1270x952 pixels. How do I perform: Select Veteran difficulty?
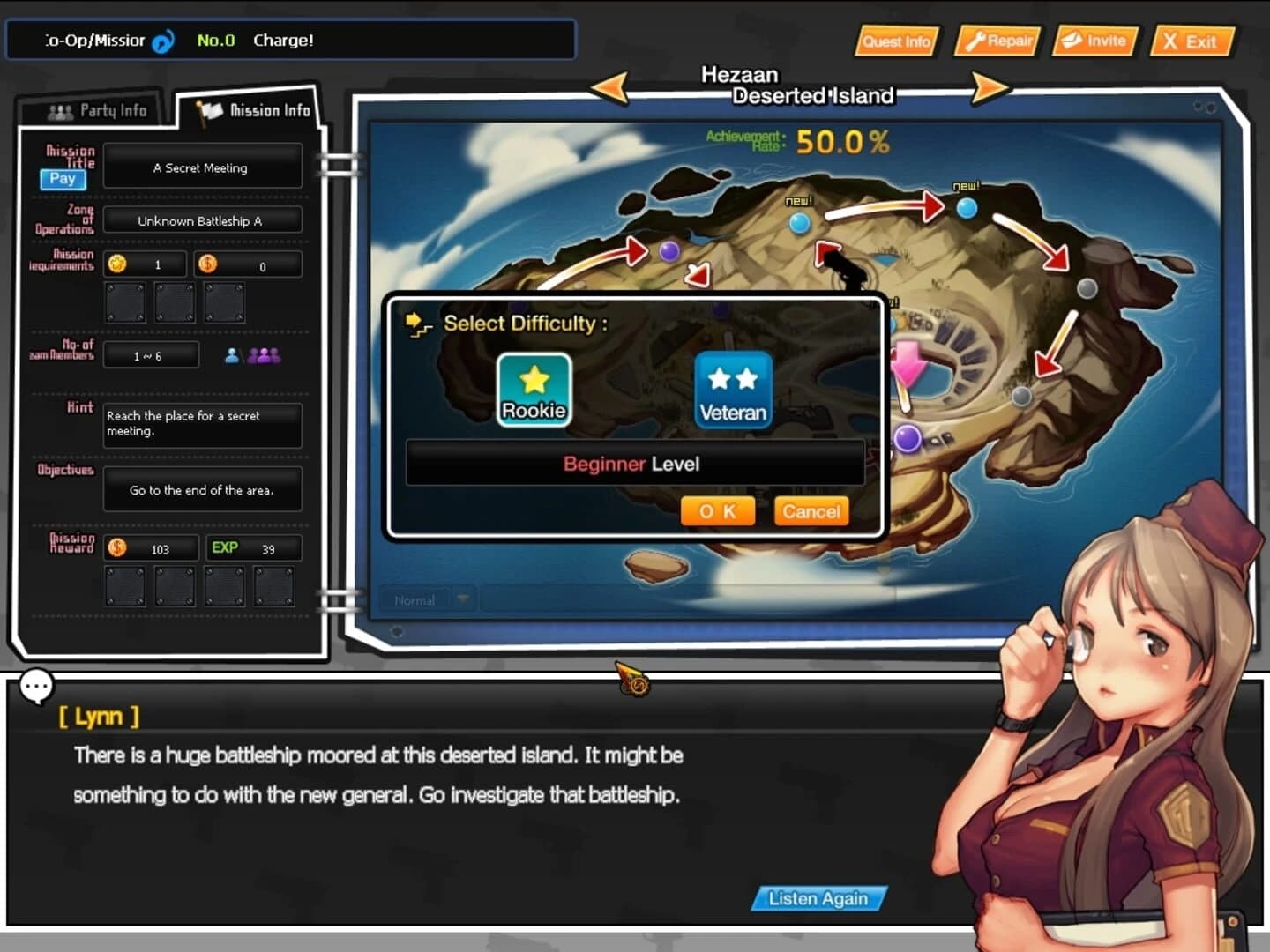point(732,388)
